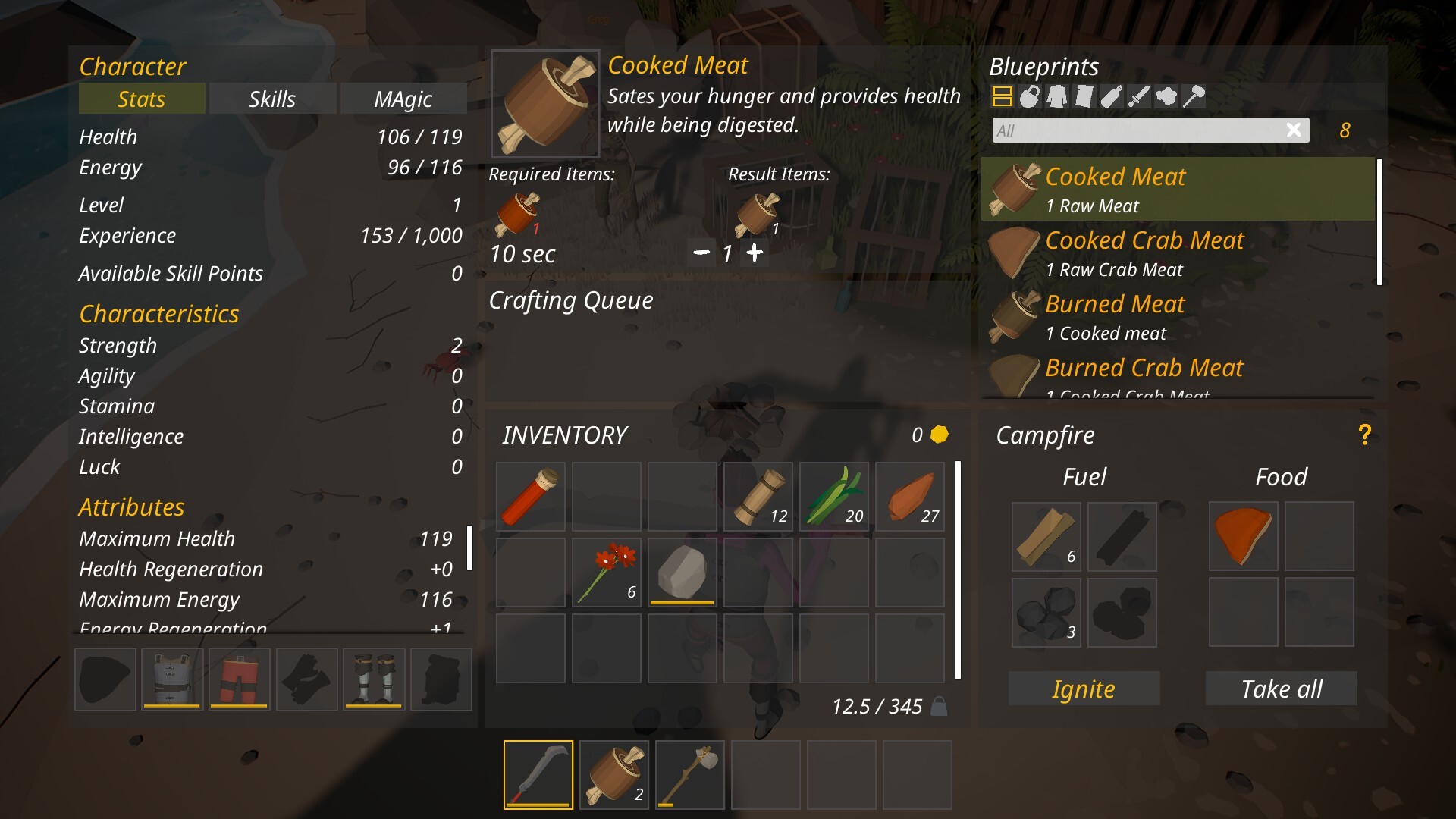Select the All categories filter in Blueprints
This screenshot has width=1456, height=819.
coord(1003,96)
